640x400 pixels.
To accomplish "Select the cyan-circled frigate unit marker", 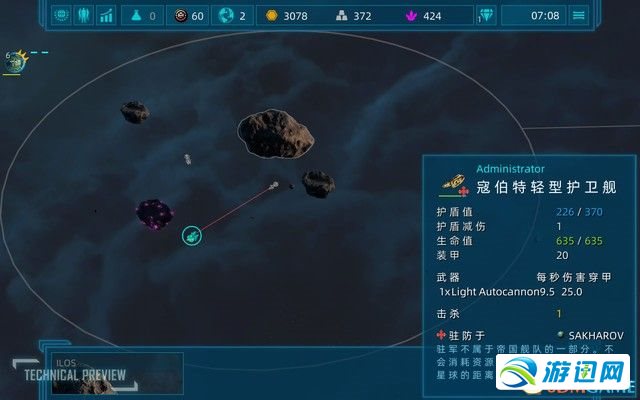I will pos(192,235).
